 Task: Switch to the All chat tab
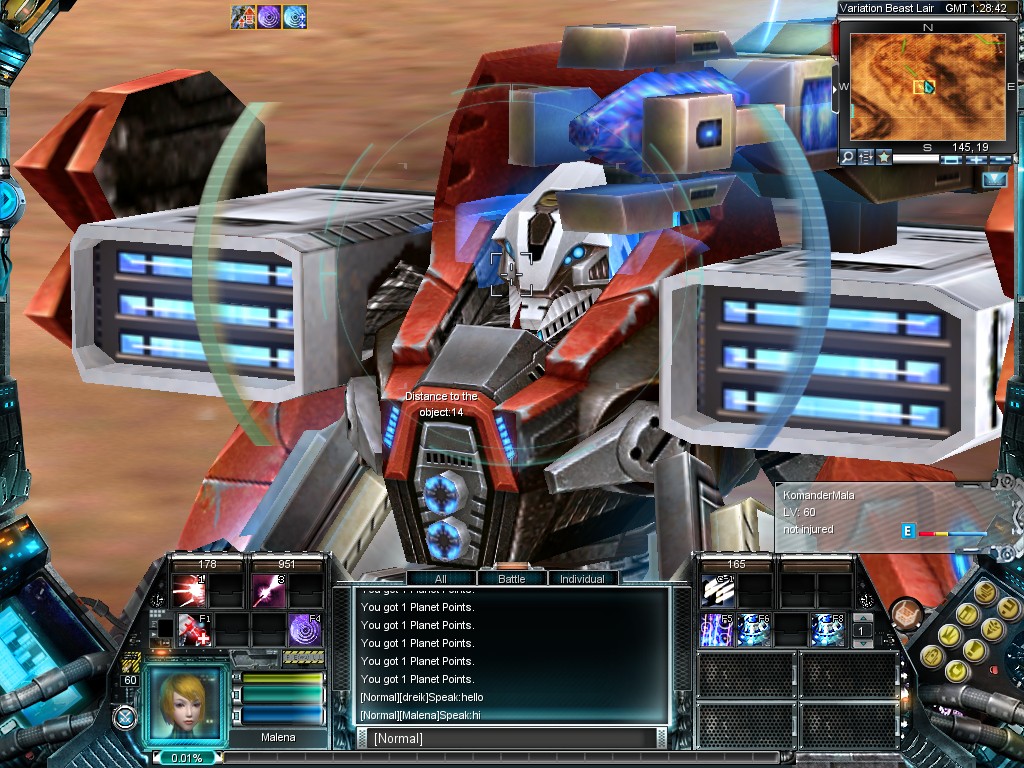coord(440,578)
